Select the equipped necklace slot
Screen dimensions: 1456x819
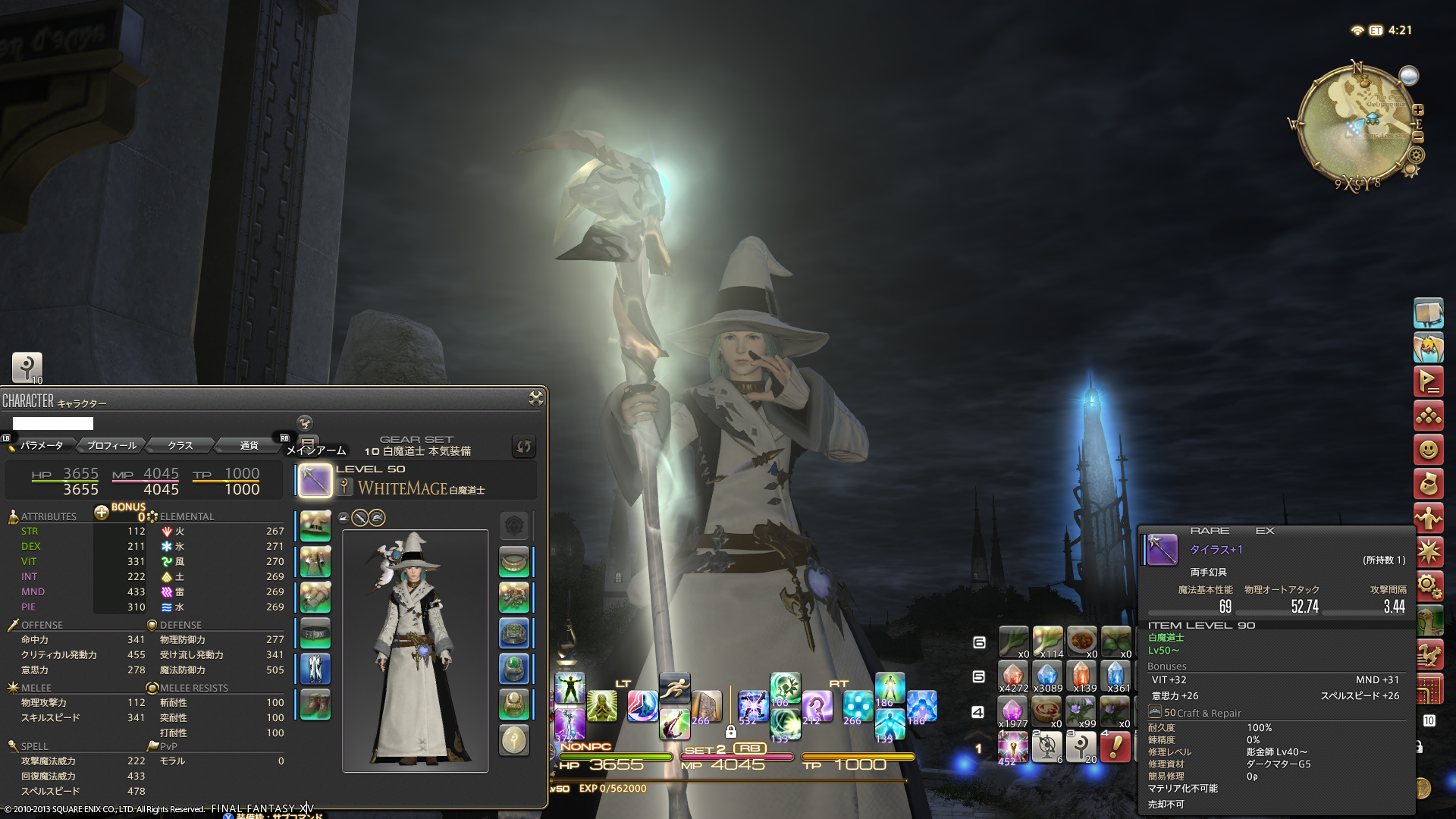514,562
